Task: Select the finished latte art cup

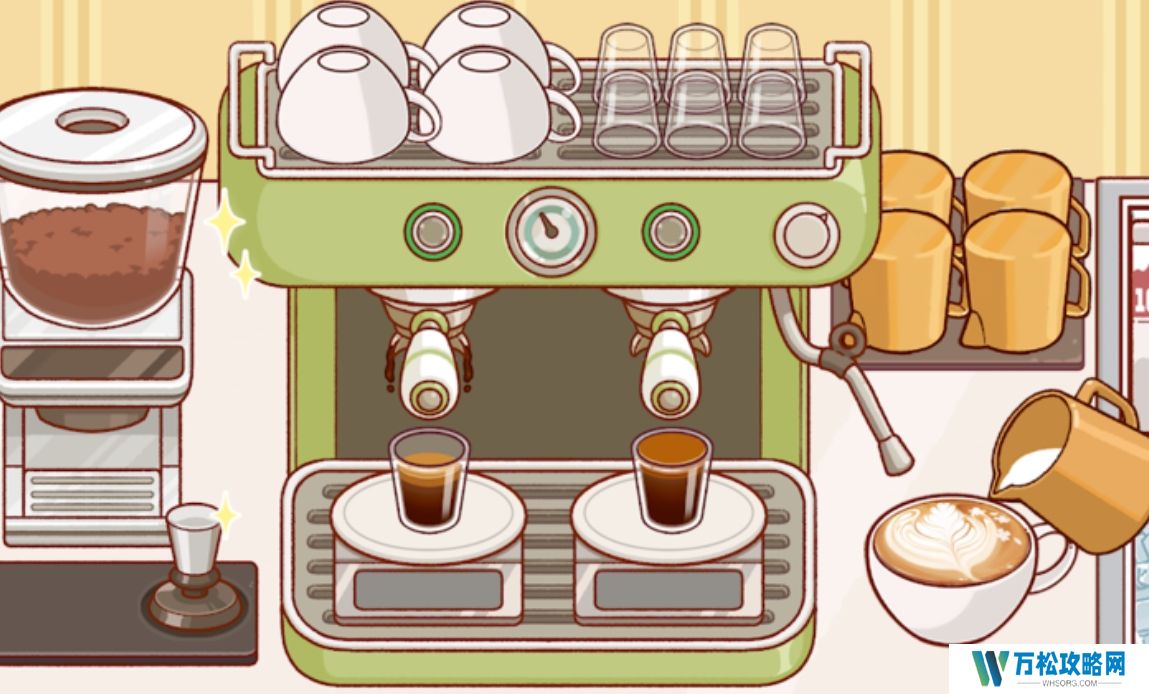Action: (952, 565)
